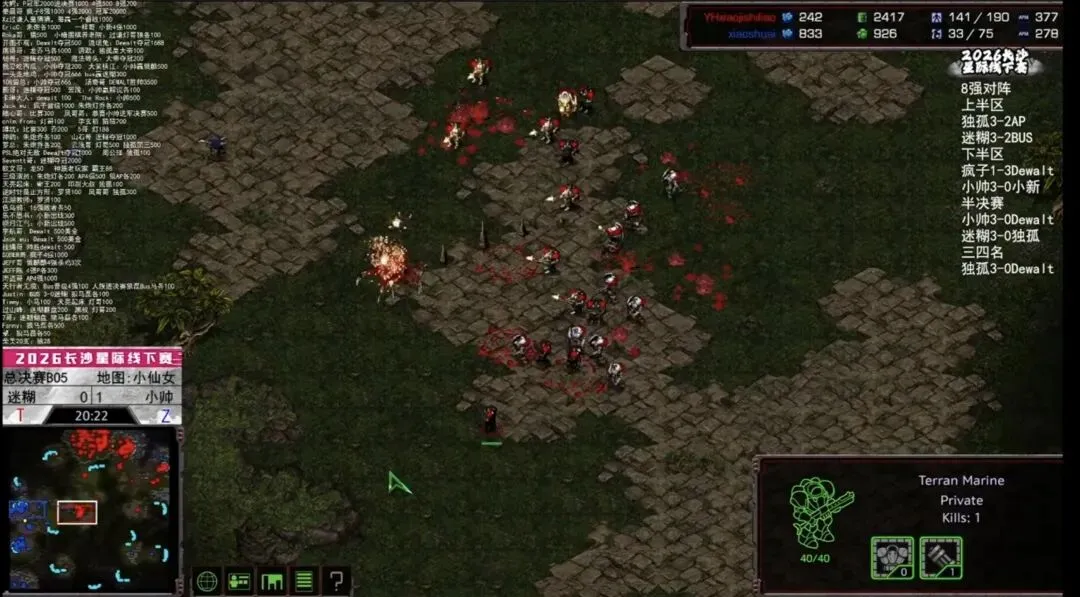
Task: Select the marine infantry armor upgrade icon
Action: point(892,557)
